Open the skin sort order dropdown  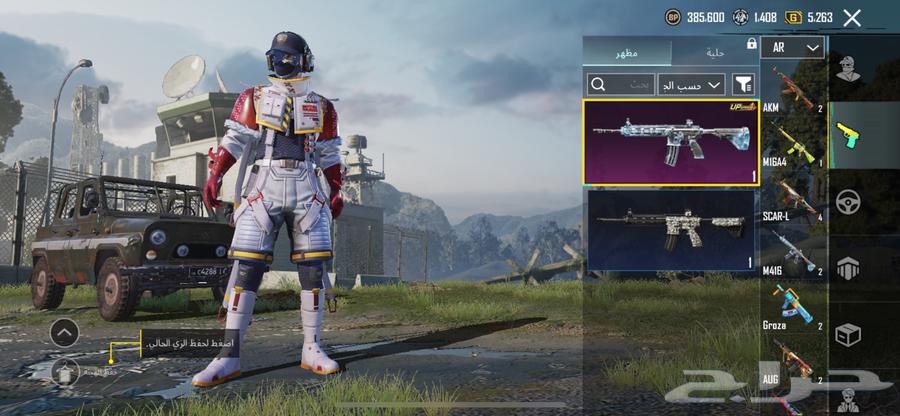pyautogui.click(x=691, y=84)
